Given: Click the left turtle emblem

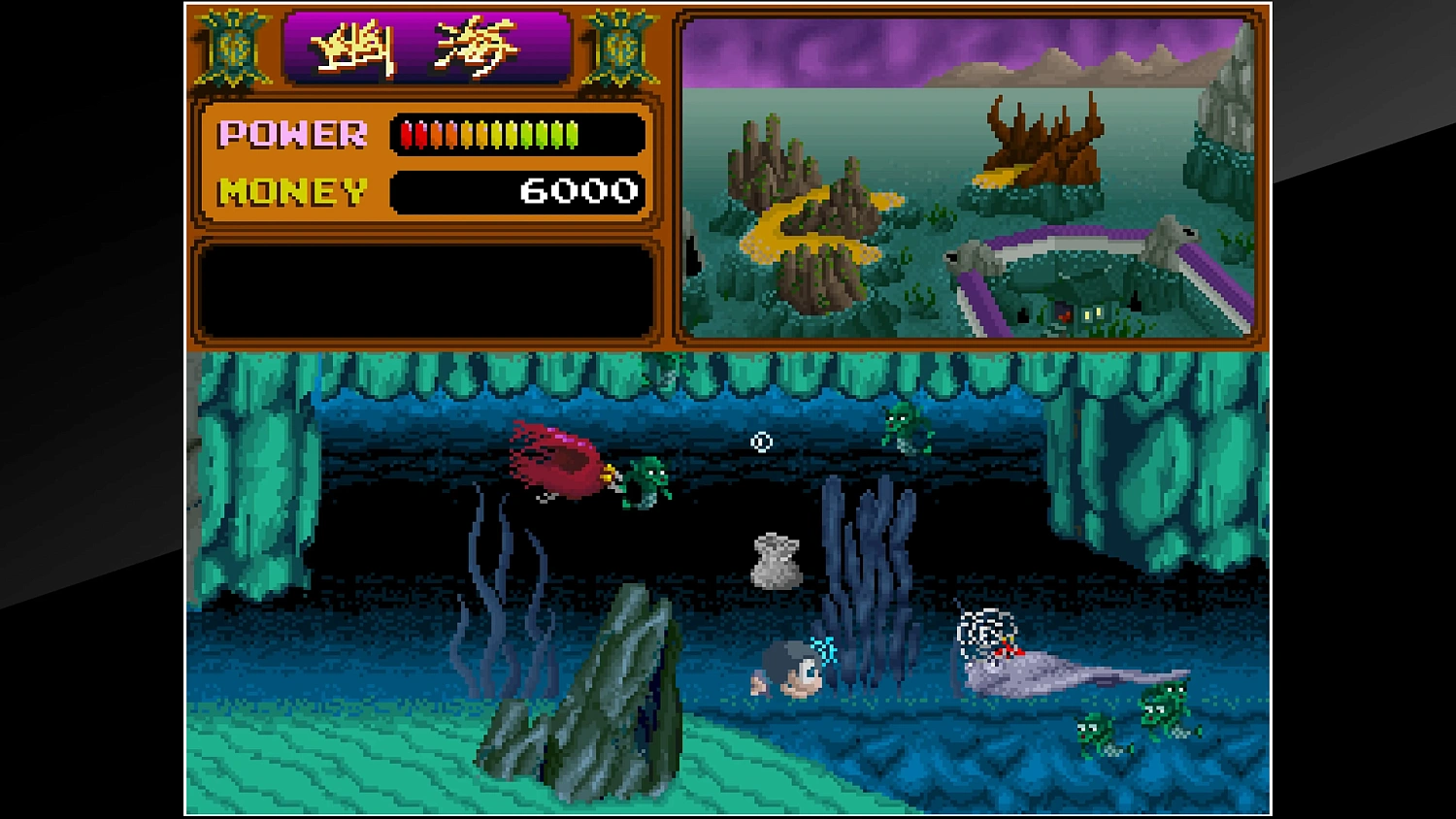Looking at the screenshot, I should [x=235, y=49].
